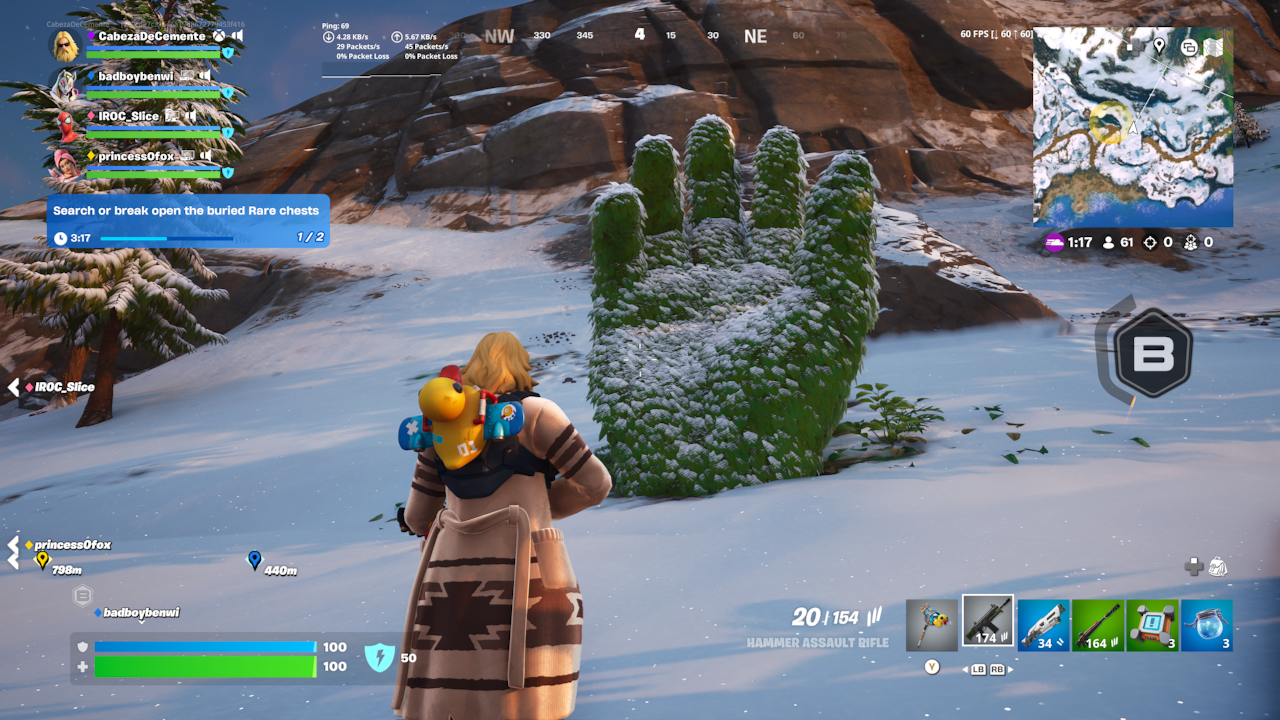Screen dimensions: 1280x720
Task: Toggle voice speaker icon for IROC_Slice
Action: [190, 116]
